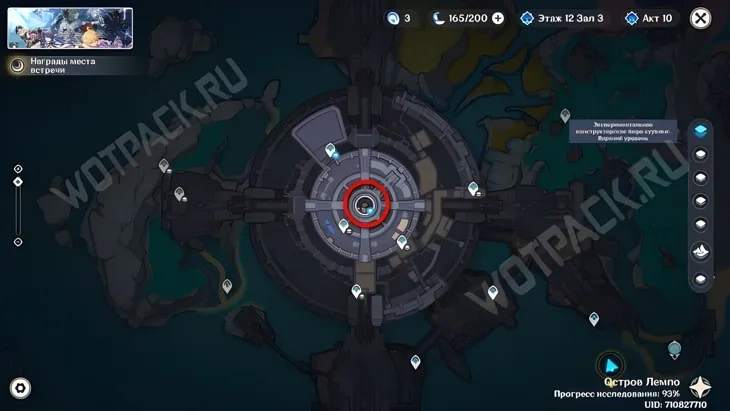The height and width of the screenshot is (411, 730).
Task: Open the "Этаж 12 Зал 3" abyss shortcut
Action: 563,18
